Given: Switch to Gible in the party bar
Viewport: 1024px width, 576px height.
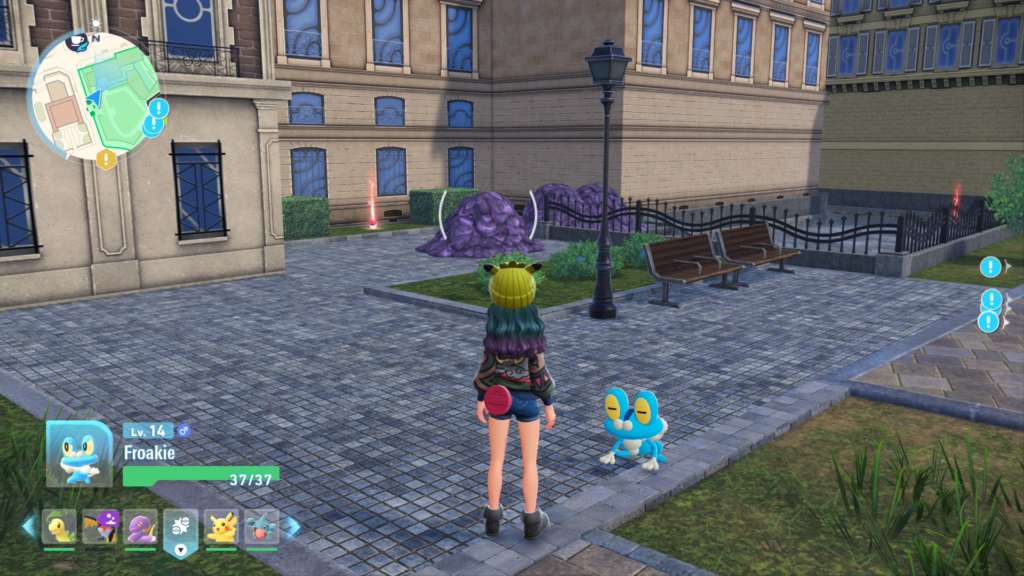Looking at the screenshot, I should [261, 525].
